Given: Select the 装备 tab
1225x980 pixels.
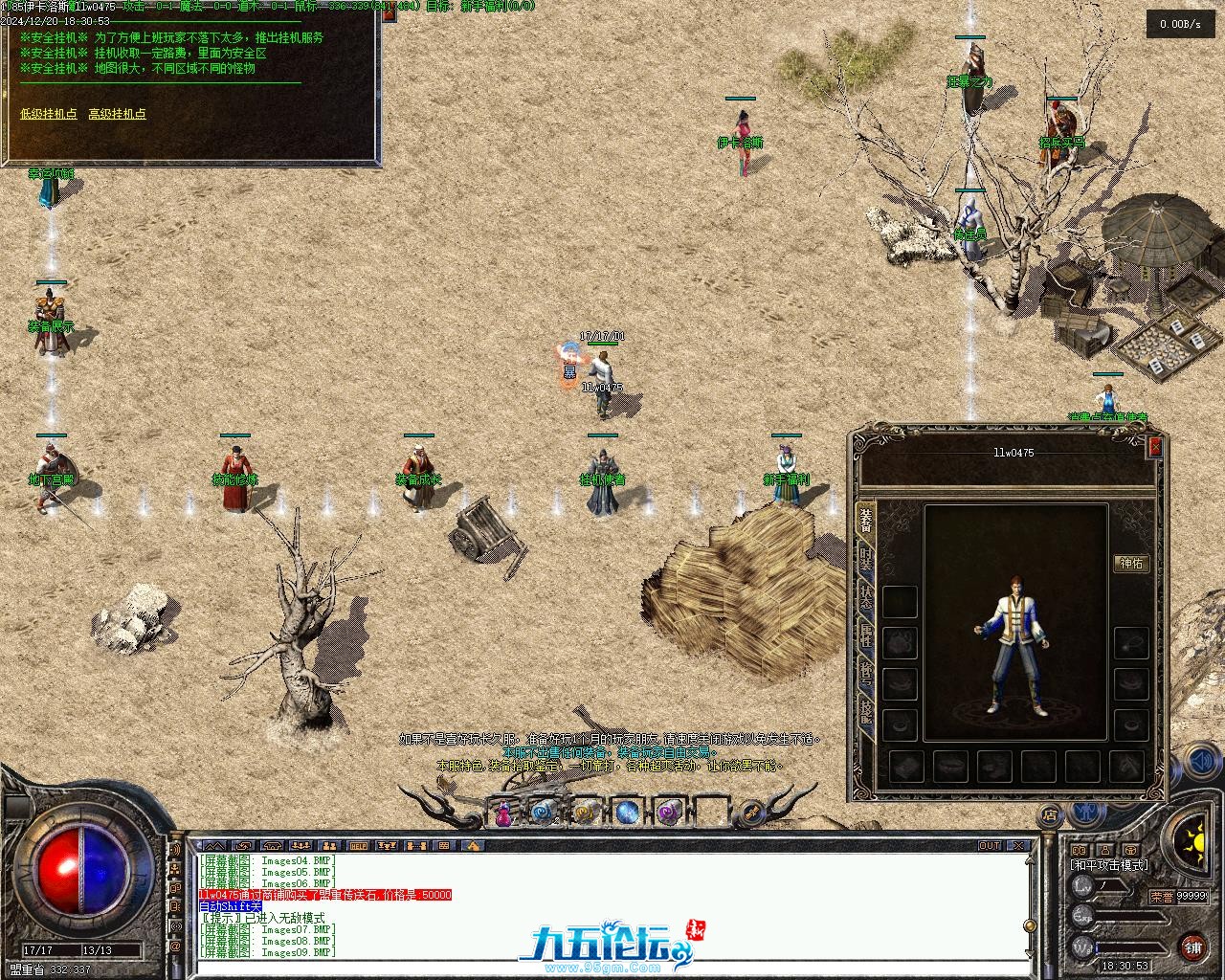Looking at the screenshot, I should pyautogui.click(x=865, y=520).
